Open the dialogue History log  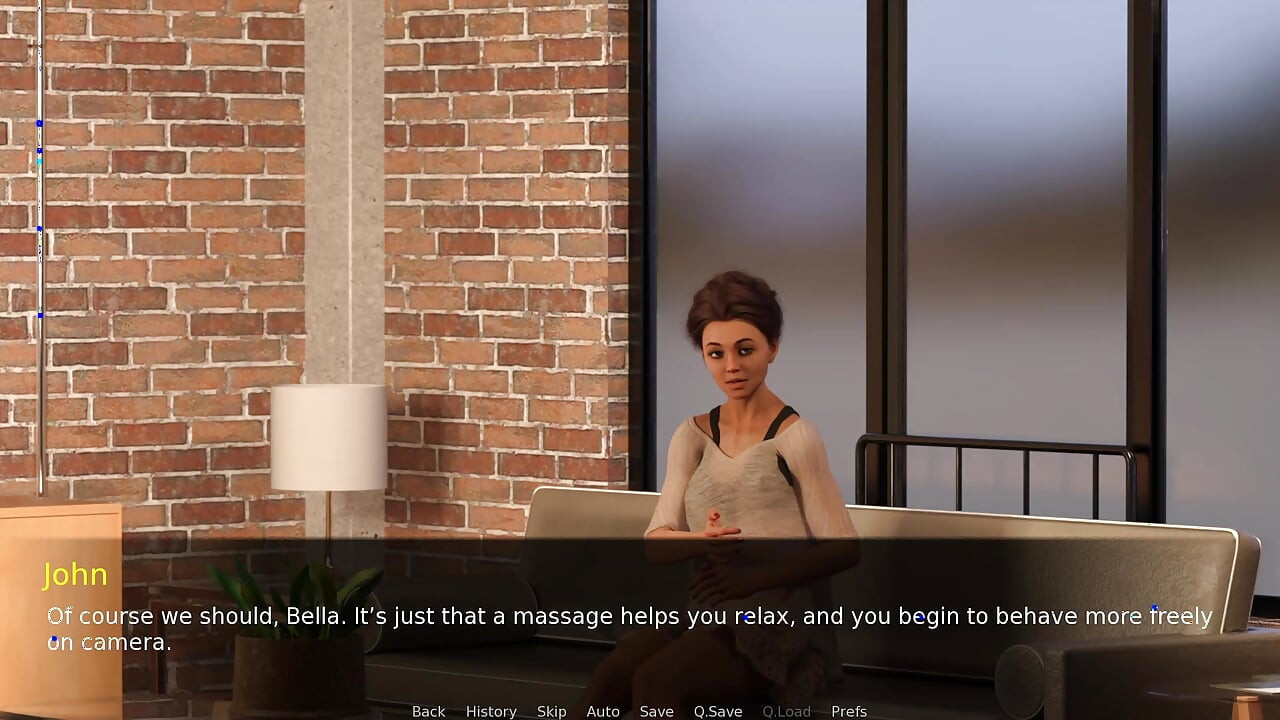click(491, 711)
